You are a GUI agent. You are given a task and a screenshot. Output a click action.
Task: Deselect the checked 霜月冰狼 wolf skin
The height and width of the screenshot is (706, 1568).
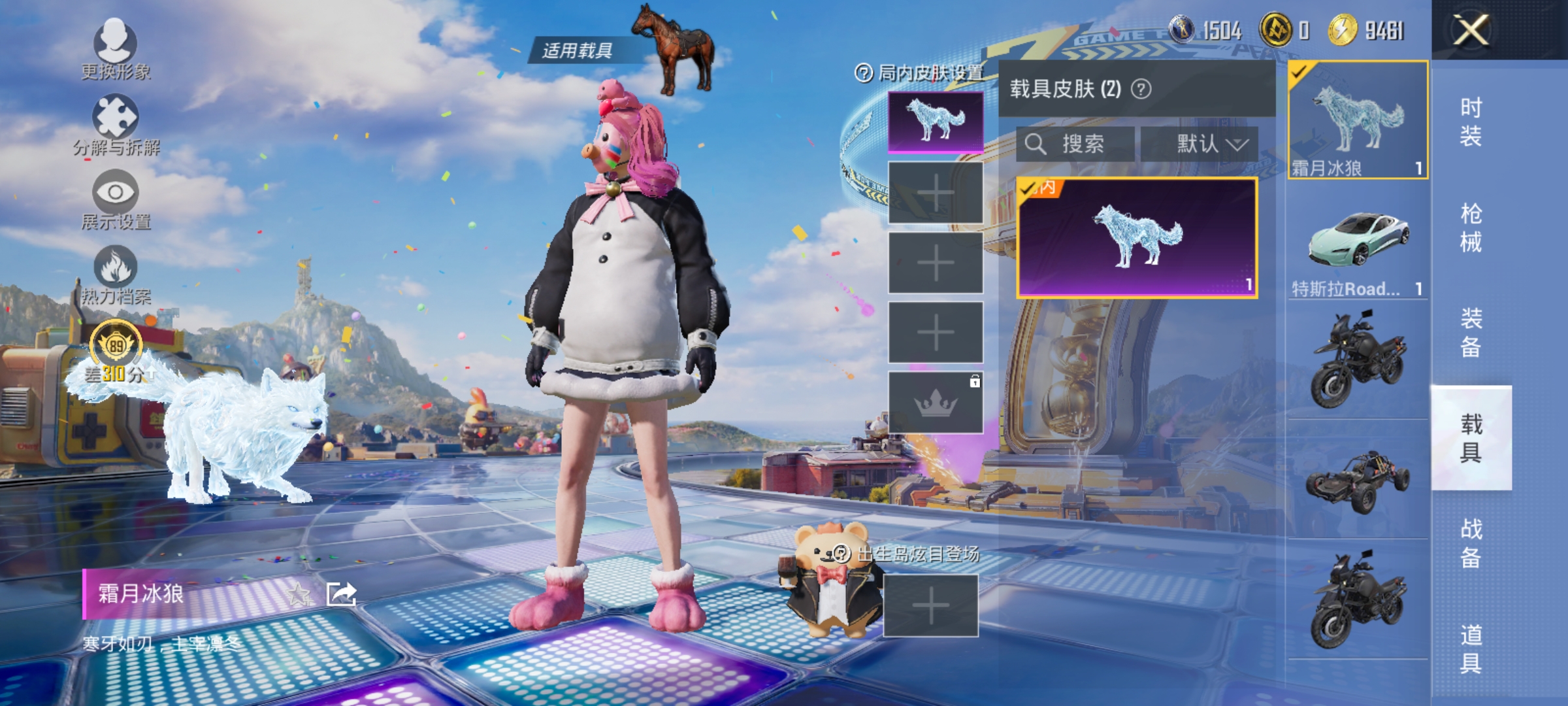click(1355, 121)
